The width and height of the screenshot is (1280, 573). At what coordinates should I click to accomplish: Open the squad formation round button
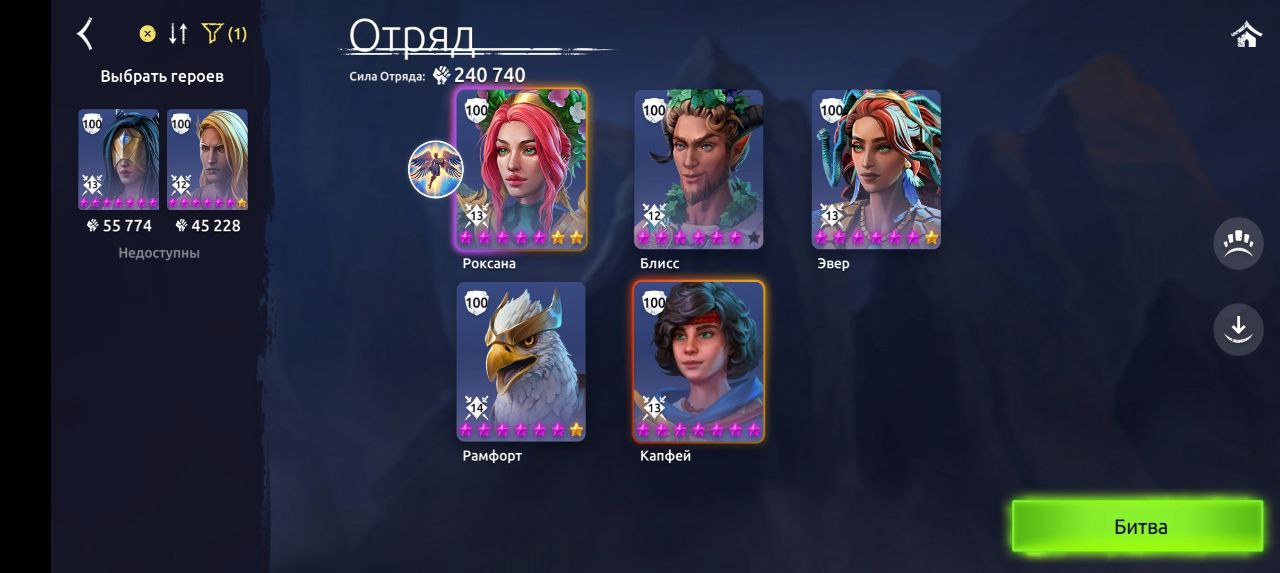pos(1238,244)
